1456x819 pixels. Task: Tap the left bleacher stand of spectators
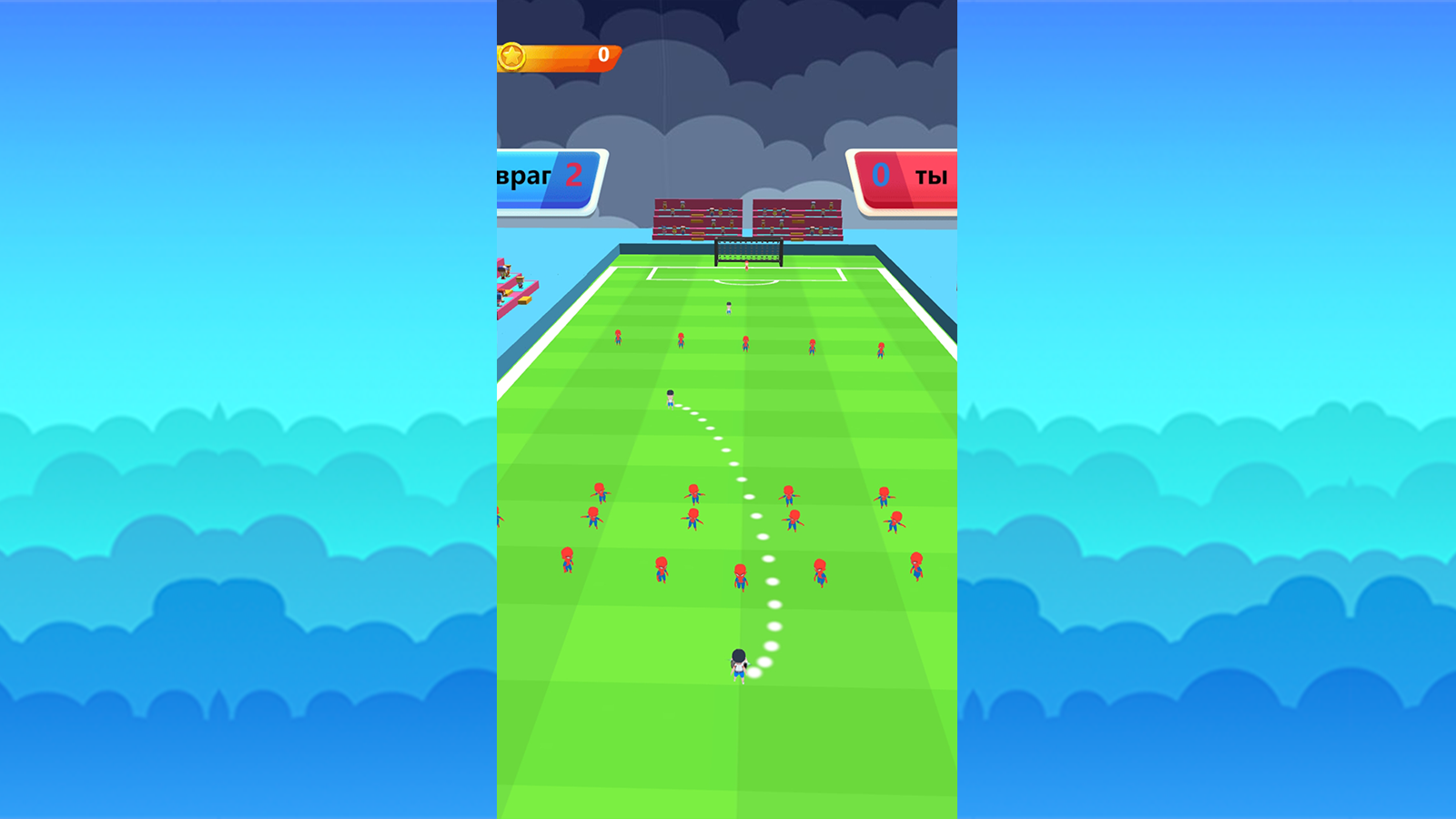point(696,218)
